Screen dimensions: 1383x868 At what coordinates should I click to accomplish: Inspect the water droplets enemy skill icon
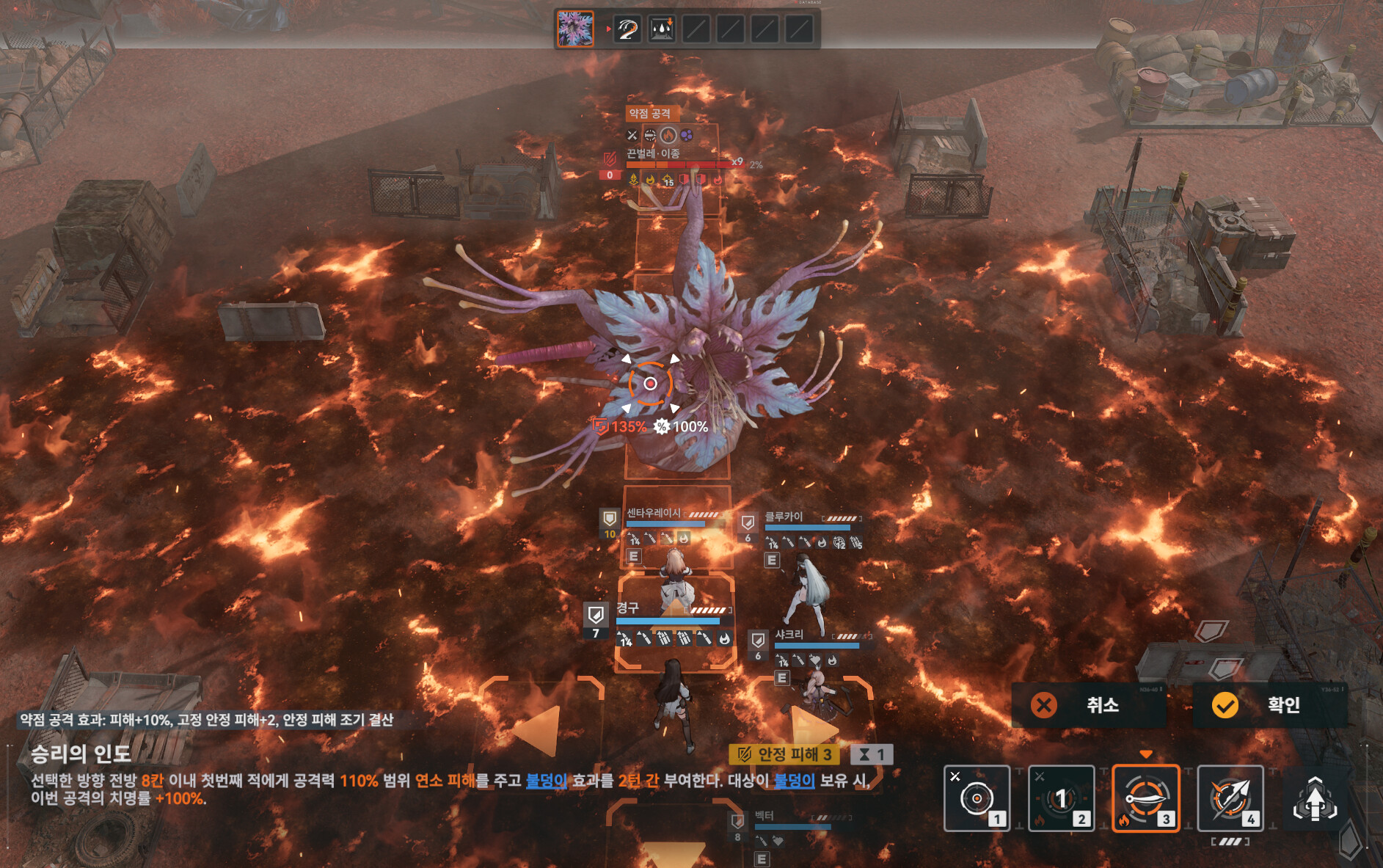pyautogui.click(x=662, y=29)
